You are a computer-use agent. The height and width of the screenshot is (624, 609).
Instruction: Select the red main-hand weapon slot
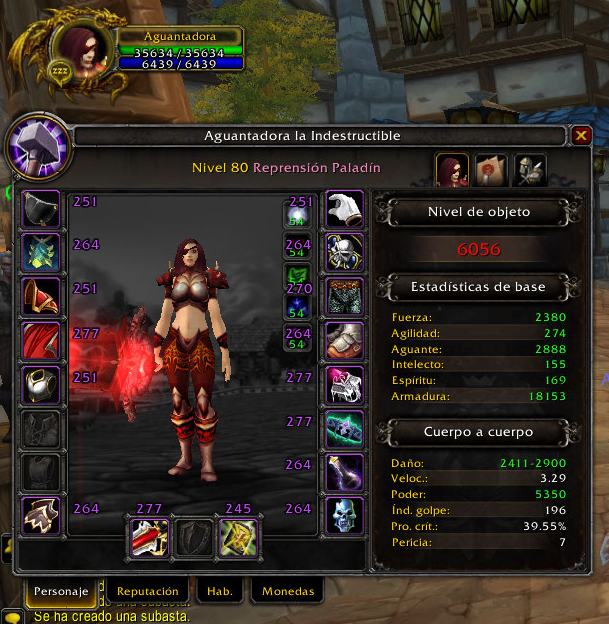point(149,537)
